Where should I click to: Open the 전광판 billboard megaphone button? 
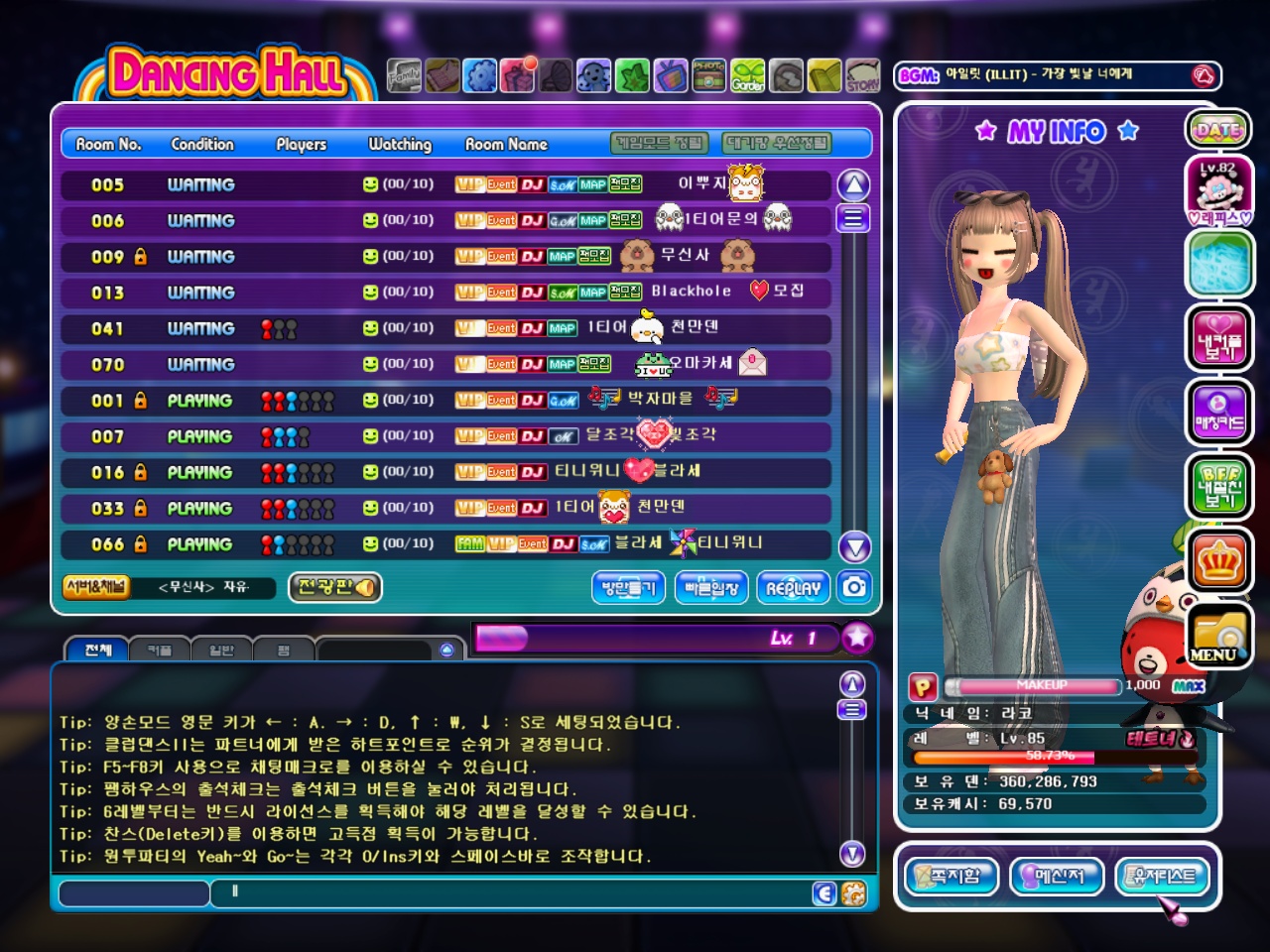pos(334,587)
